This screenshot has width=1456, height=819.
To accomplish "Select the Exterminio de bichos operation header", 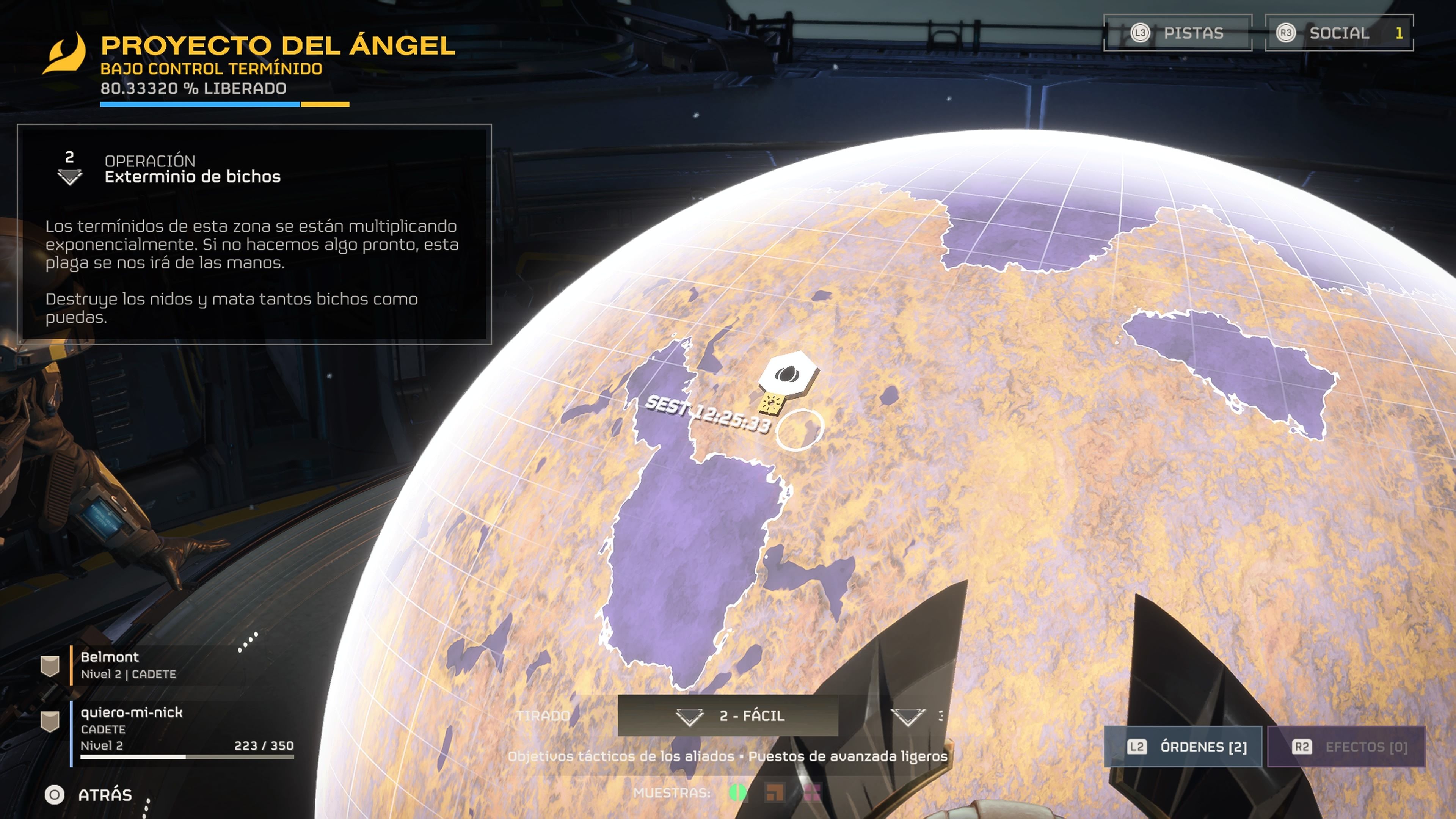I will tap(192, 169).
